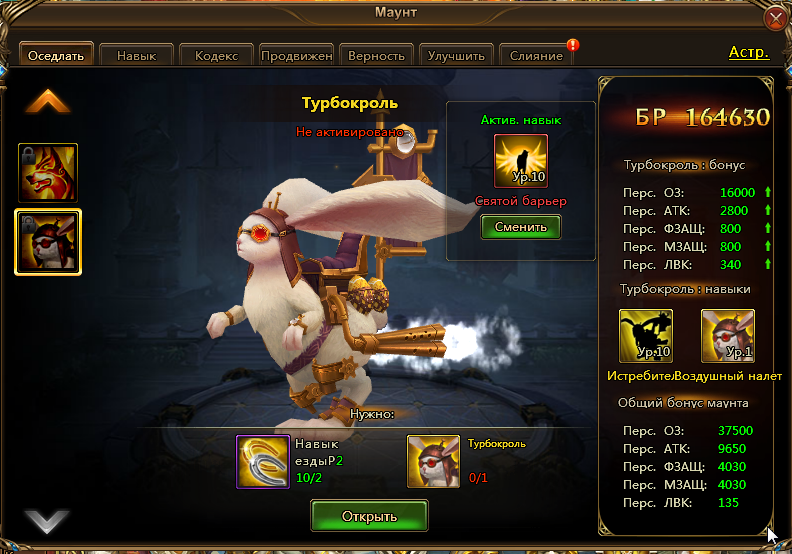The width and height of the screenshot is (792, 554).
Task: Click the Турбокроль required item icon
Action: pyautogui.click(x=434, y=461)
